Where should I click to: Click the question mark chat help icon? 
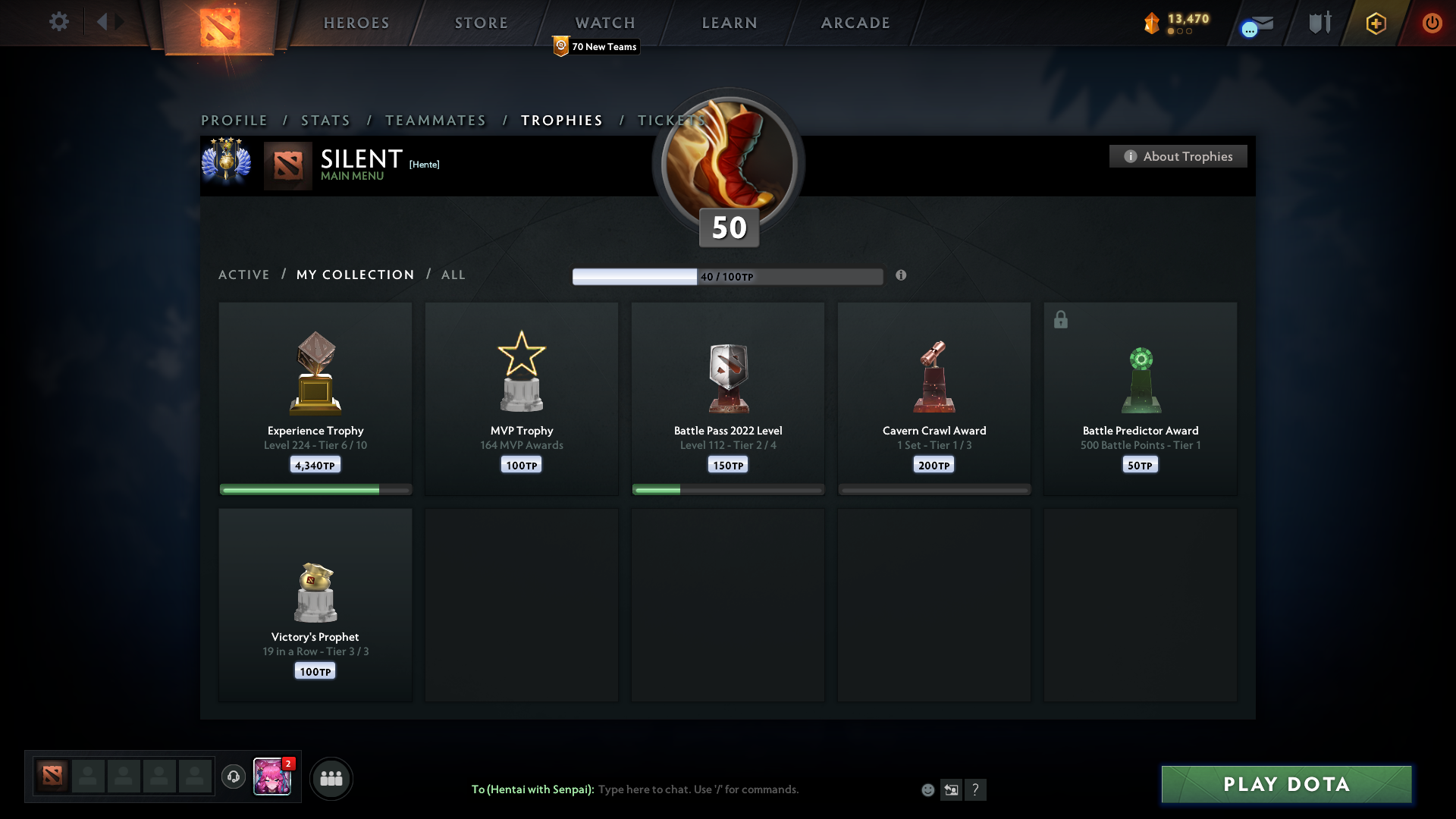point(977,789)
